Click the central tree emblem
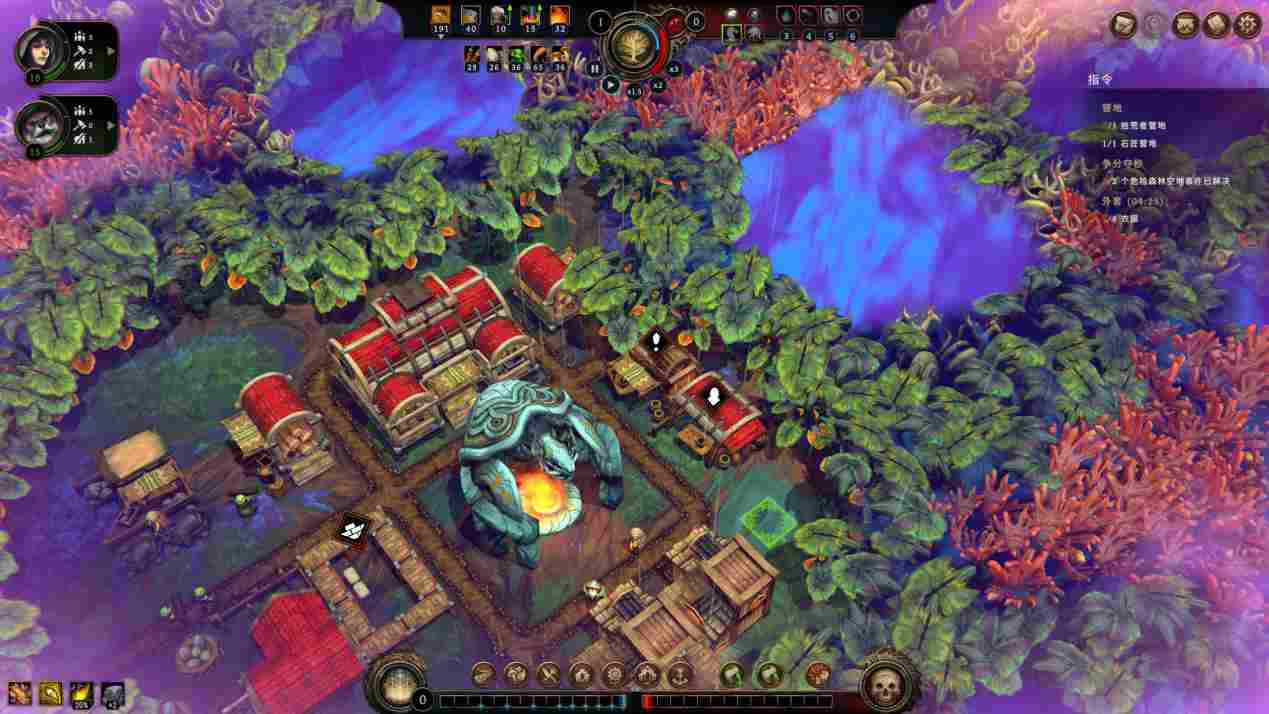This screenshot has width=1269, height=714. coord(632,46)
